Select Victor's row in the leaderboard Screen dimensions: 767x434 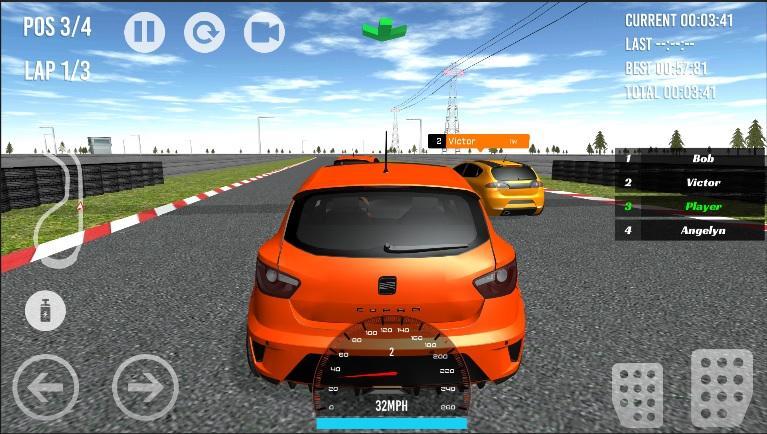[x=690, y=182]
